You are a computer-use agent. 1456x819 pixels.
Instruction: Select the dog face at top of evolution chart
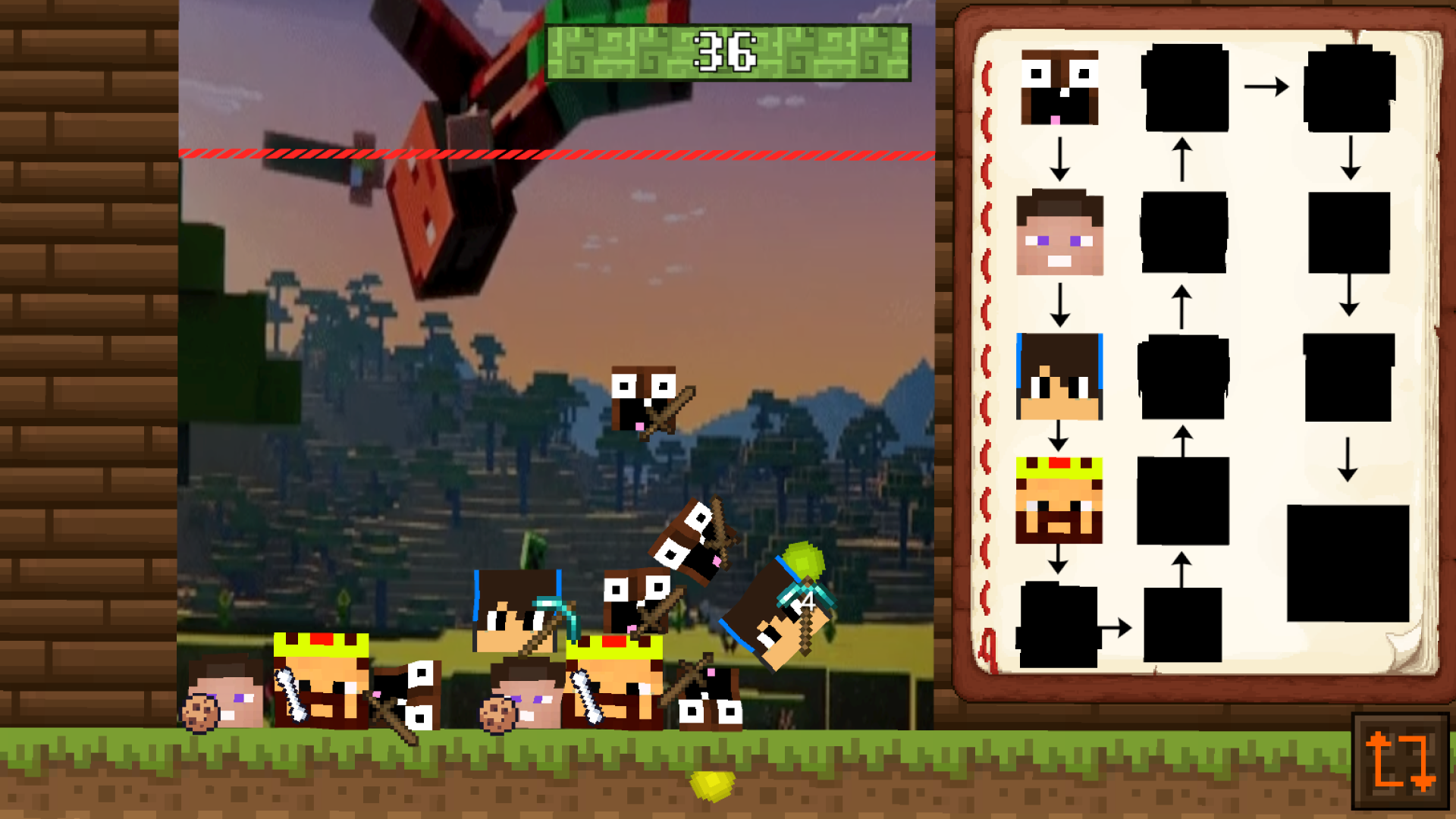(1059, 87)
